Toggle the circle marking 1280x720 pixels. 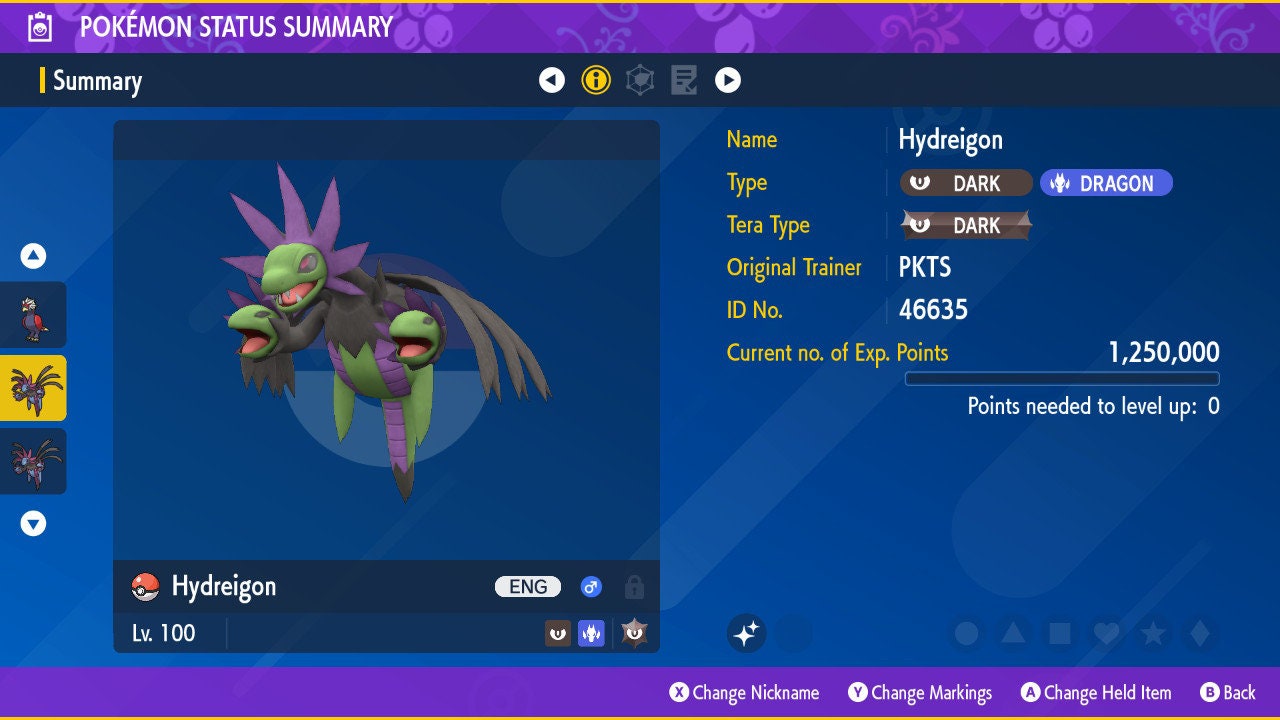tap(966, 633)
